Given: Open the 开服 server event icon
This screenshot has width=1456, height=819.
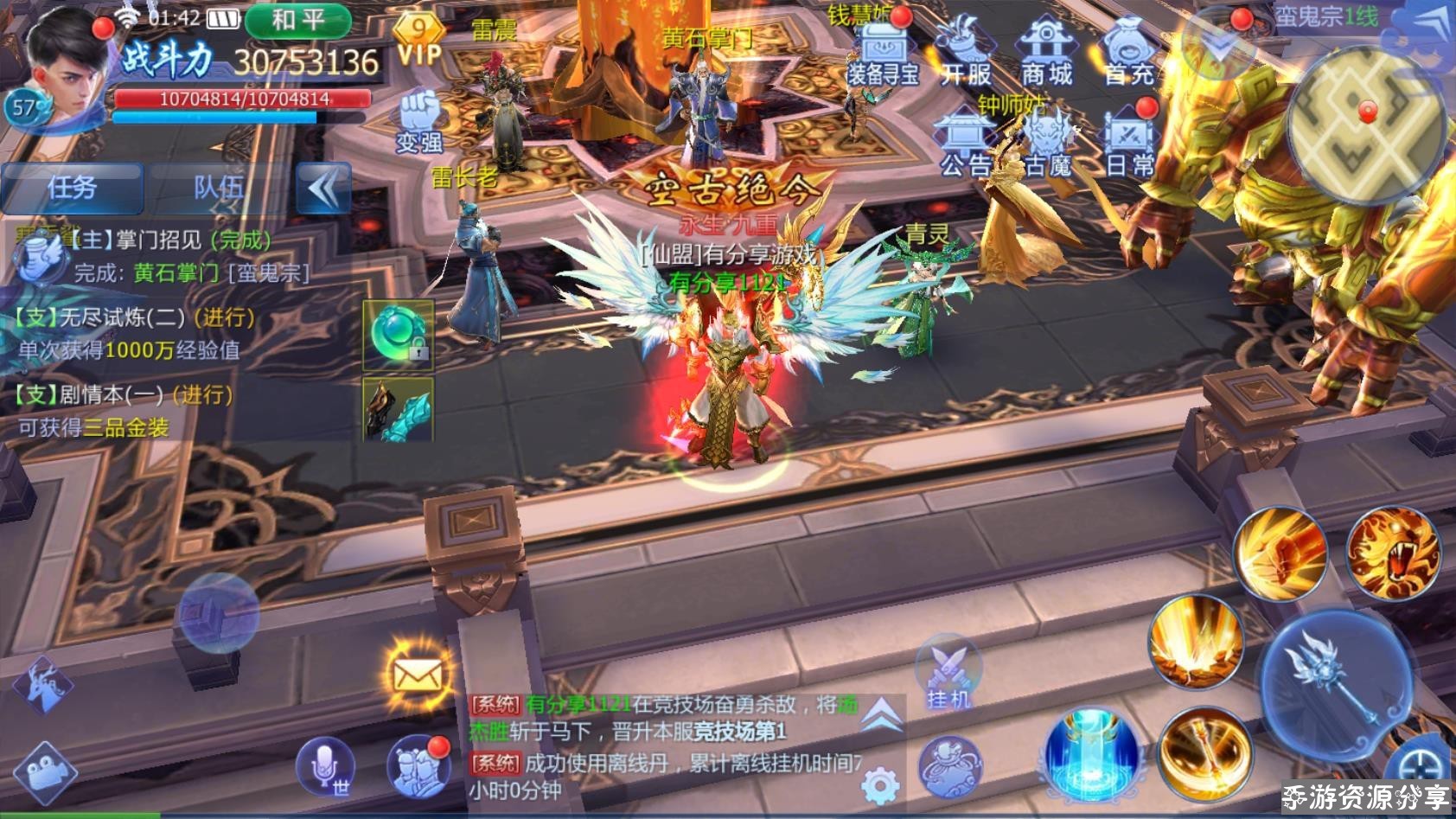Looking at the screenshot, I should click(965, 52).
